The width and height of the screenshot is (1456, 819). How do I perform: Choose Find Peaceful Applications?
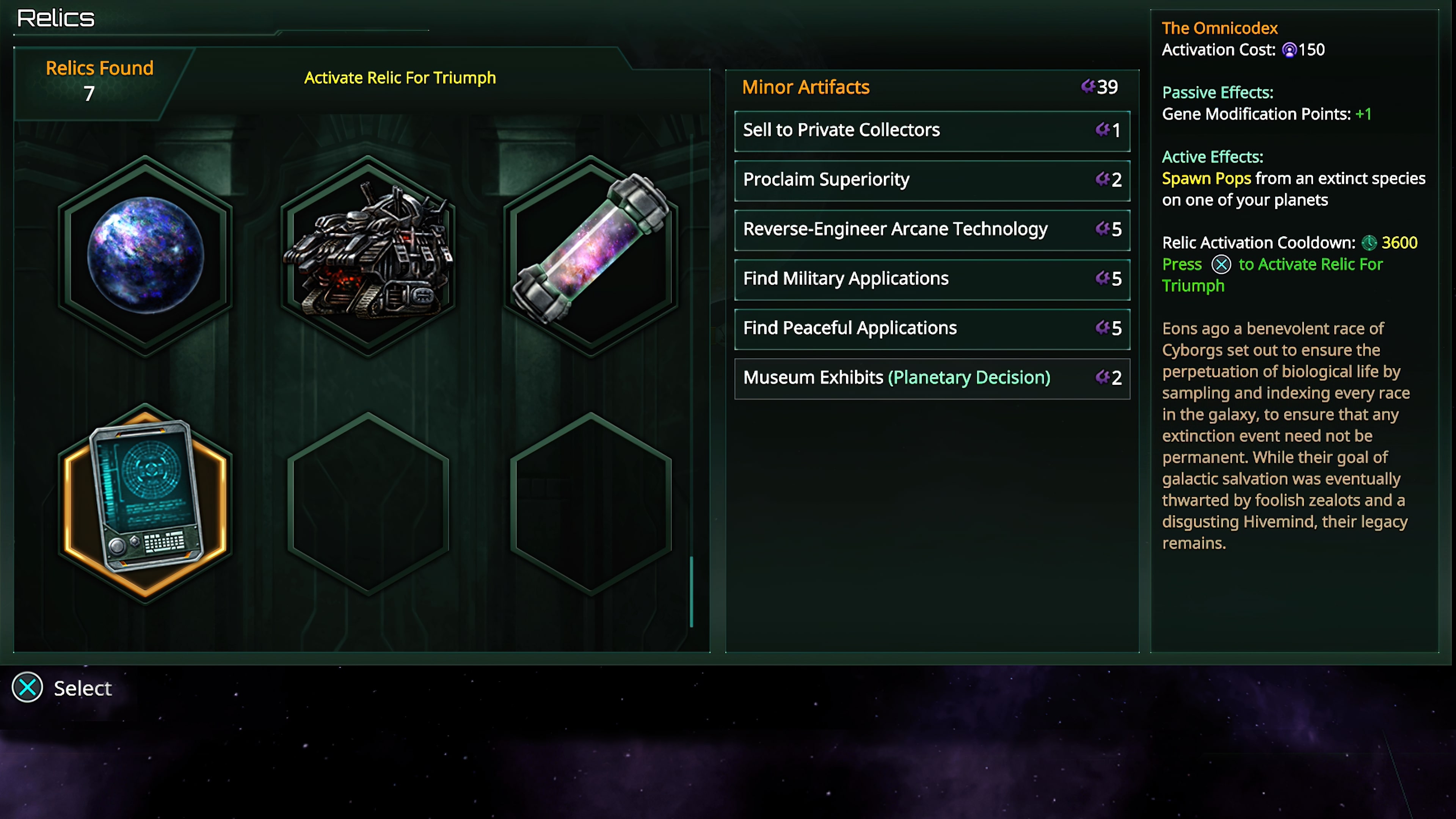tap(932, 328)
